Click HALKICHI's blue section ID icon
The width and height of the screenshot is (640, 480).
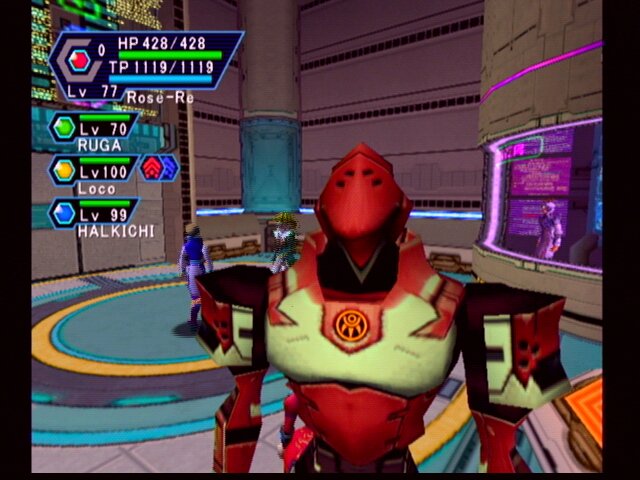tap(64, 213)
